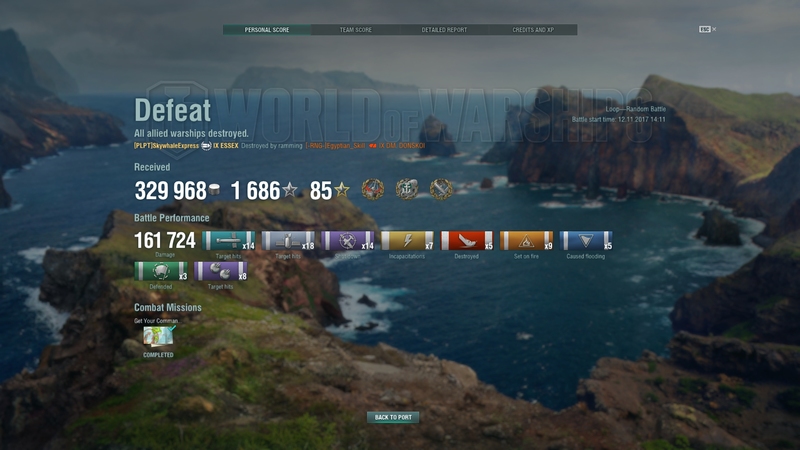Open the Detailed Report tab
The height and width of the screenshot is (450, 800).
tap(444, 30)
